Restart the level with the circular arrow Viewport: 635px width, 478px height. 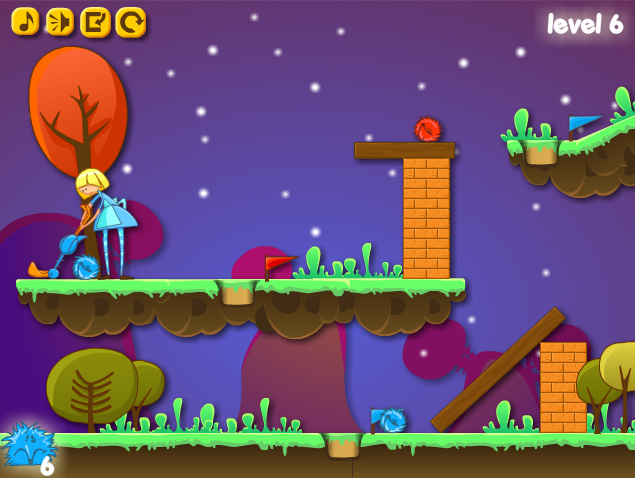130,22
